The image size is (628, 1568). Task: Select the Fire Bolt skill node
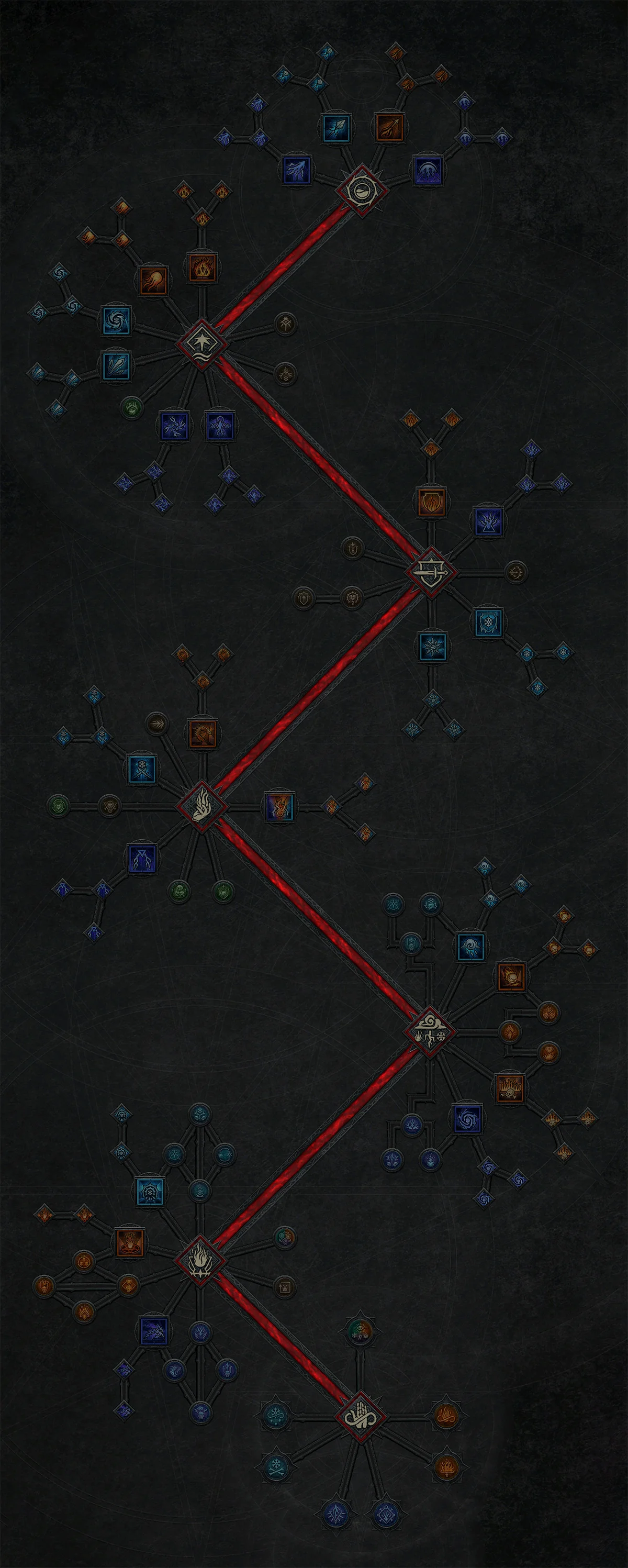pos(389,128)
